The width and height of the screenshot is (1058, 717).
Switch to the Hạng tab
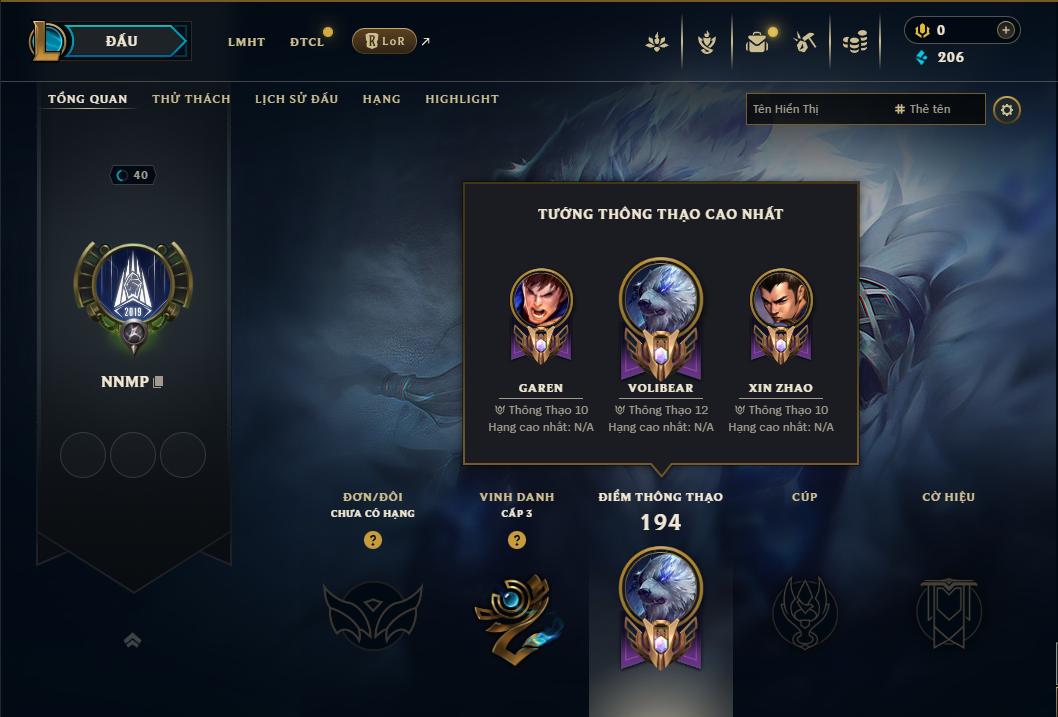[381, 99]
